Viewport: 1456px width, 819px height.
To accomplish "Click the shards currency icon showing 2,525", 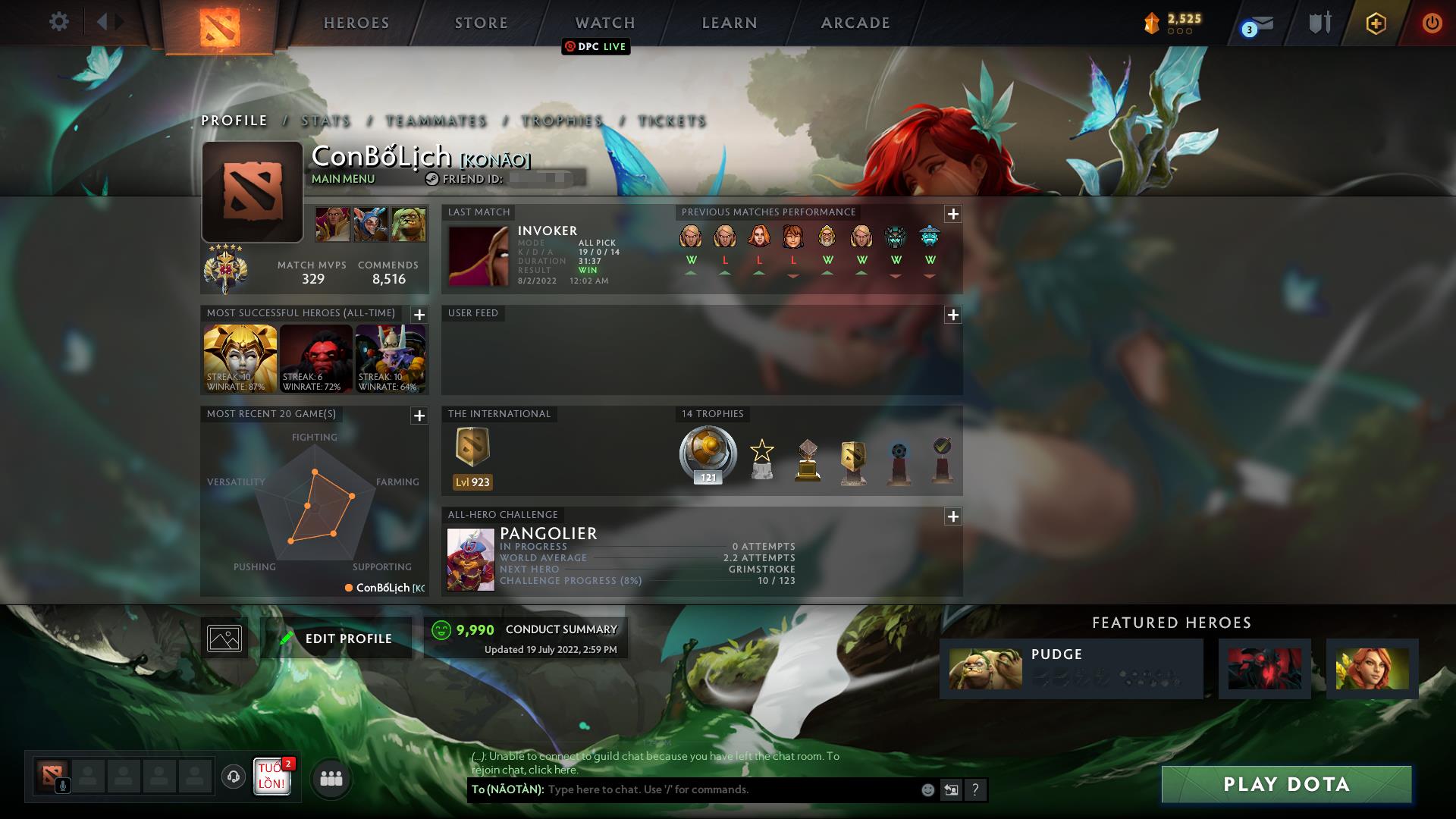I will click(1150, 23).
